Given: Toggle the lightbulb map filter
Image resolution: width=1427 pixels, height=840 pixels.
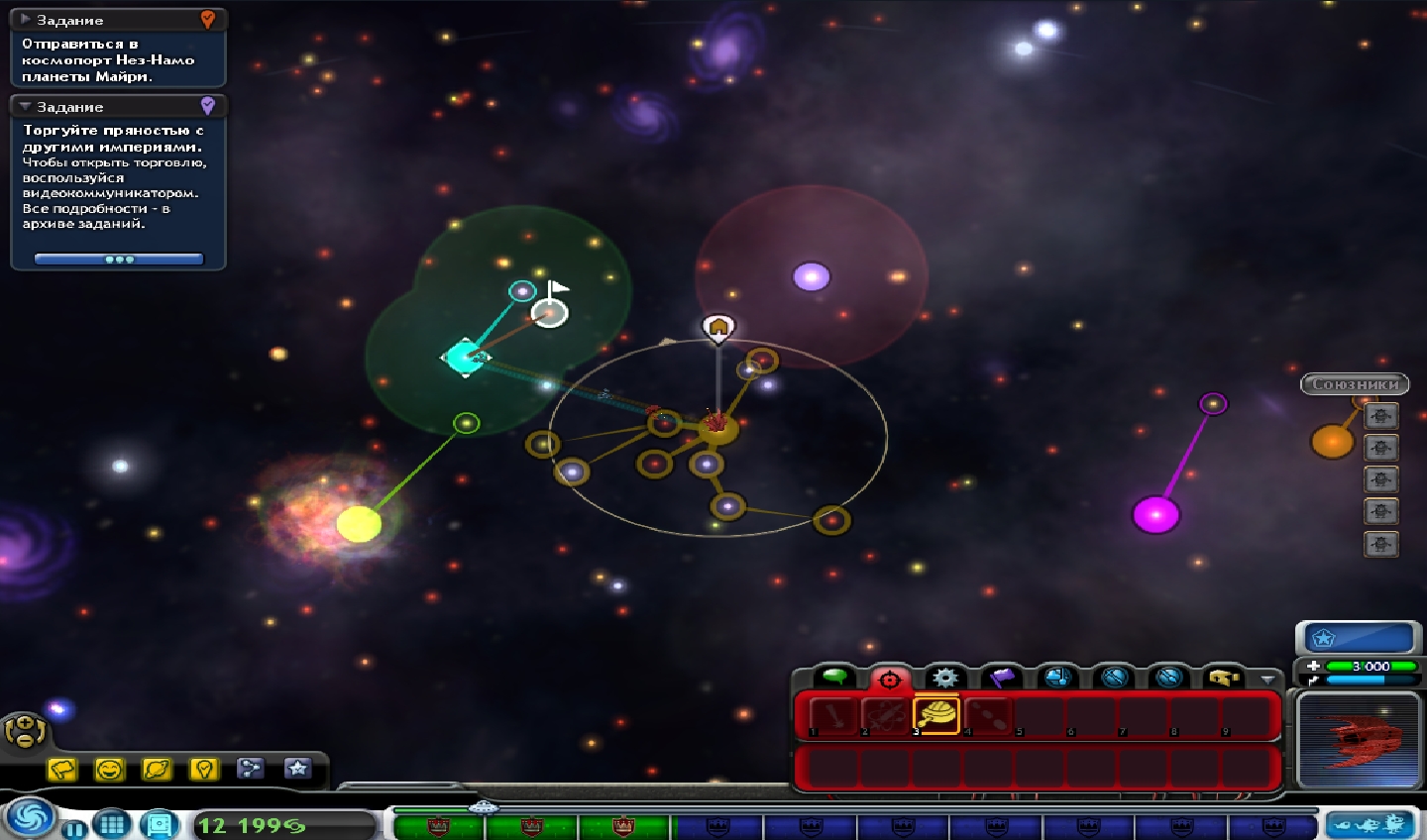Looking at the screenshot, I should [203, 769].
